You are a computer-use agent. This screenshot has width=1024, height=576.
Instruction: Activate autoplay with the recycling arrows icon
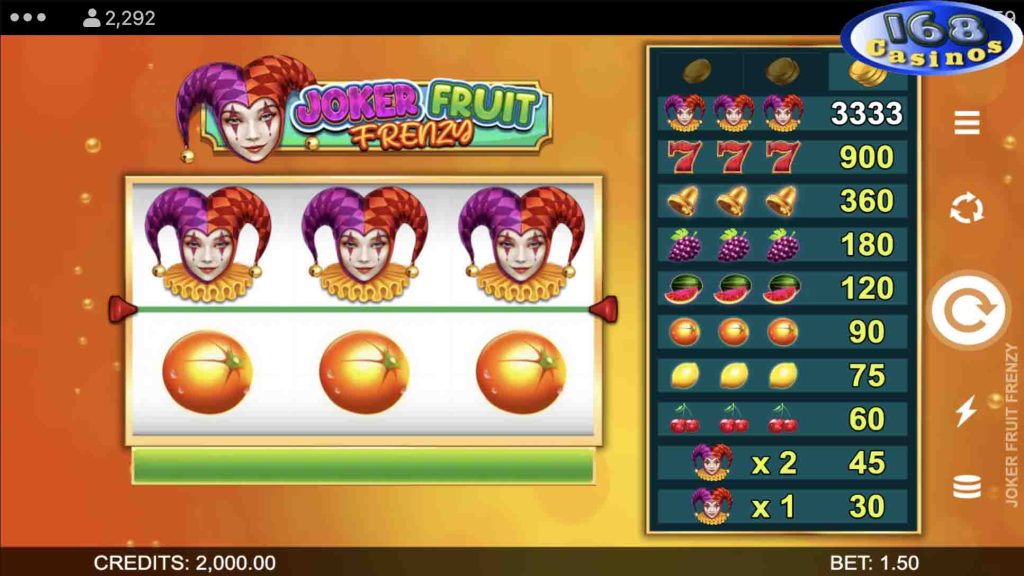[966, 209]
